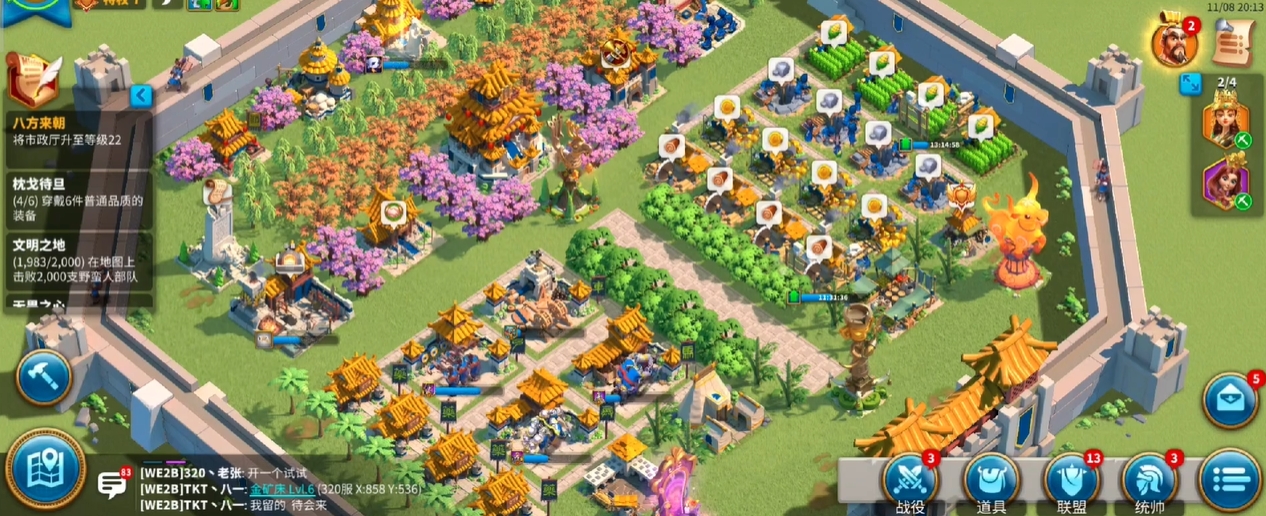Follow the 金矿床 Lvl.6 coordinate link
1266x516 pixels.
[x=282, y=489]
